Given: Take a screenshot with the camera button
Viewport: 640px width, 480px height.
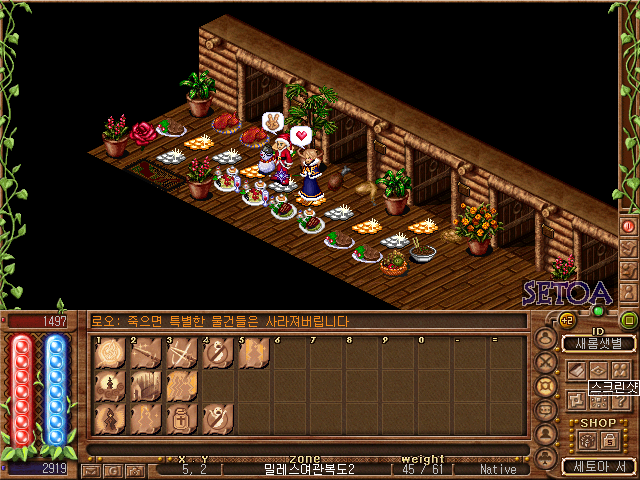Looking at the screenshot, I should coord(134,469).
